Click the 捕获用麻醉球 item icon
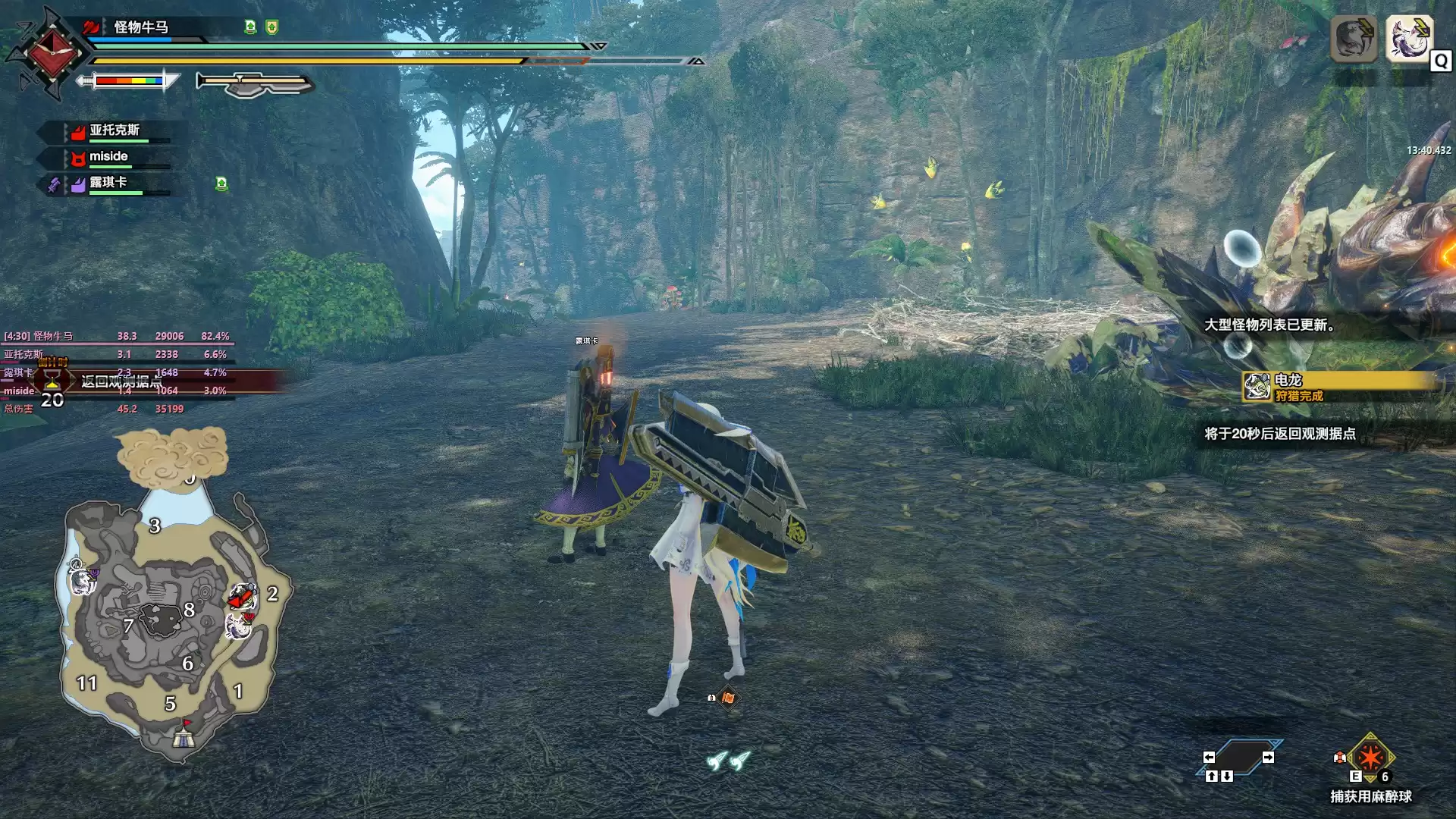The width and height of the screenshot is (1456, 819). point(1370,758)
